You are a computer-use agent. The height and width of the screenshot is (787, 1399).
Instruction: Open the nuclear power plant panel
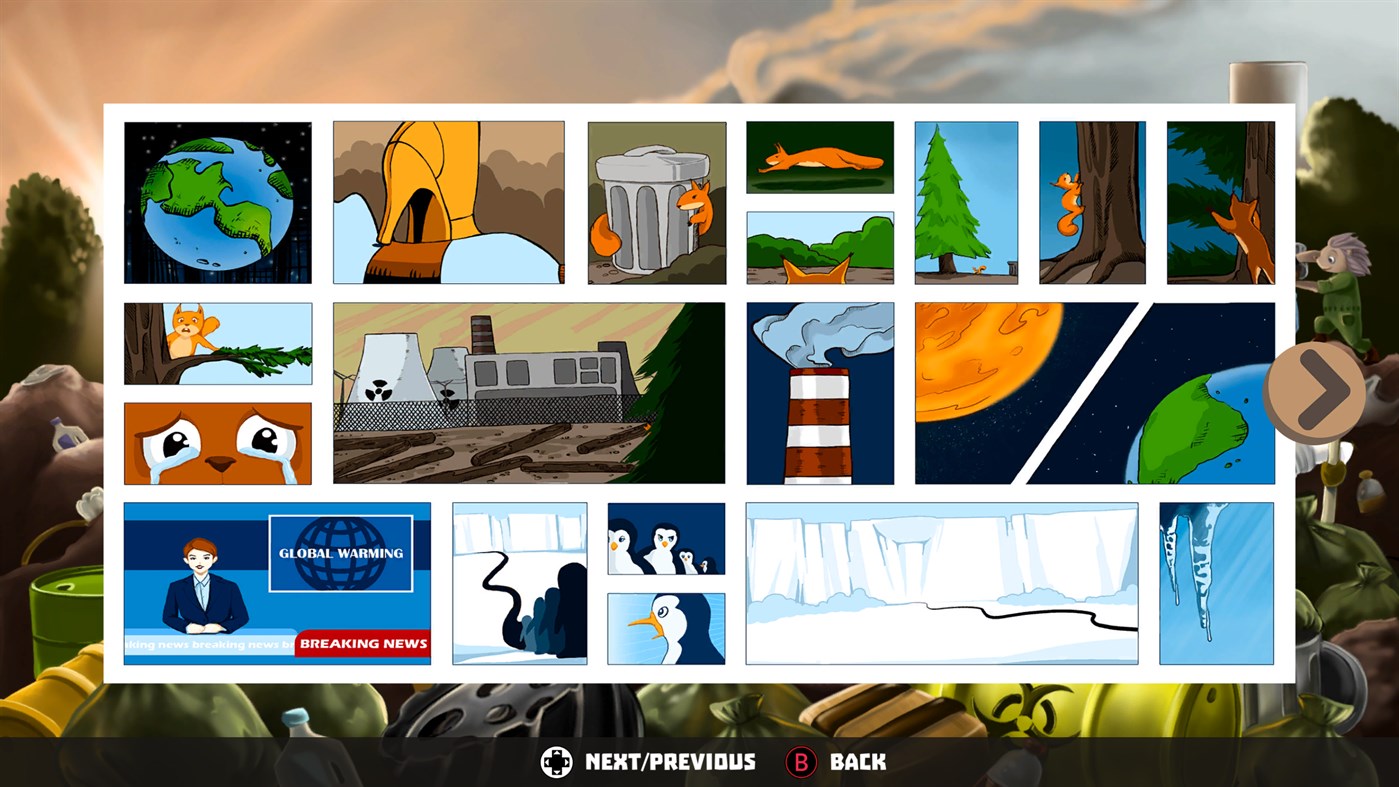pyautogui.click(x=530, y=391)
